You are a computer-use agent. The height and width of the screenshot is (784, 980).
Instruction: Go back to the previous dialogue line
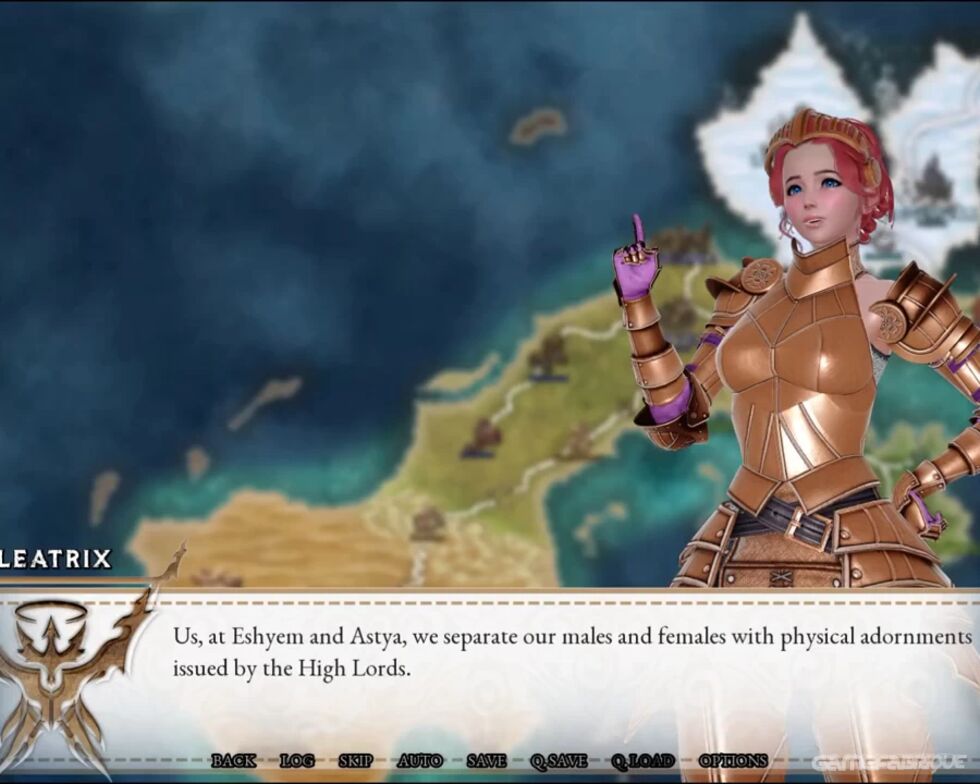point(233,761)
